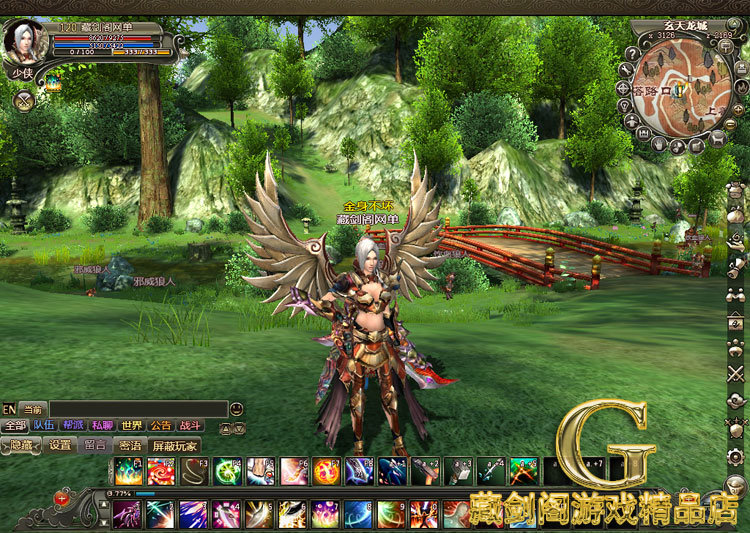The width and height of the screenshot is (750, 533).
Task: Activate the F1 flame skill icon
Action: click(126, 471)
